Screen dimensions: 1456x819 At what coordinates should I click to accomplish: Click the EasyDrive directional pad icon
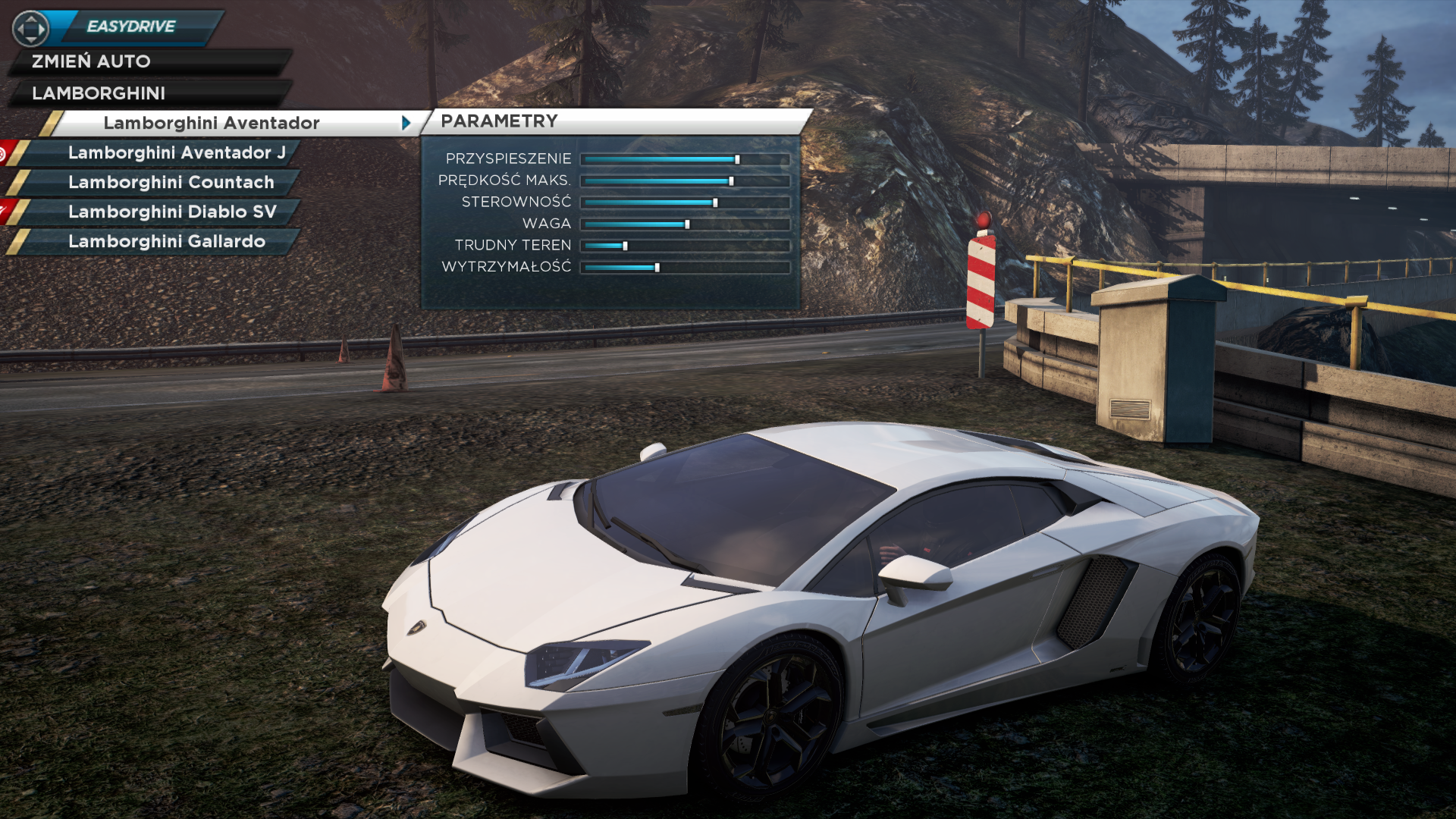click(x=30, y=29)
